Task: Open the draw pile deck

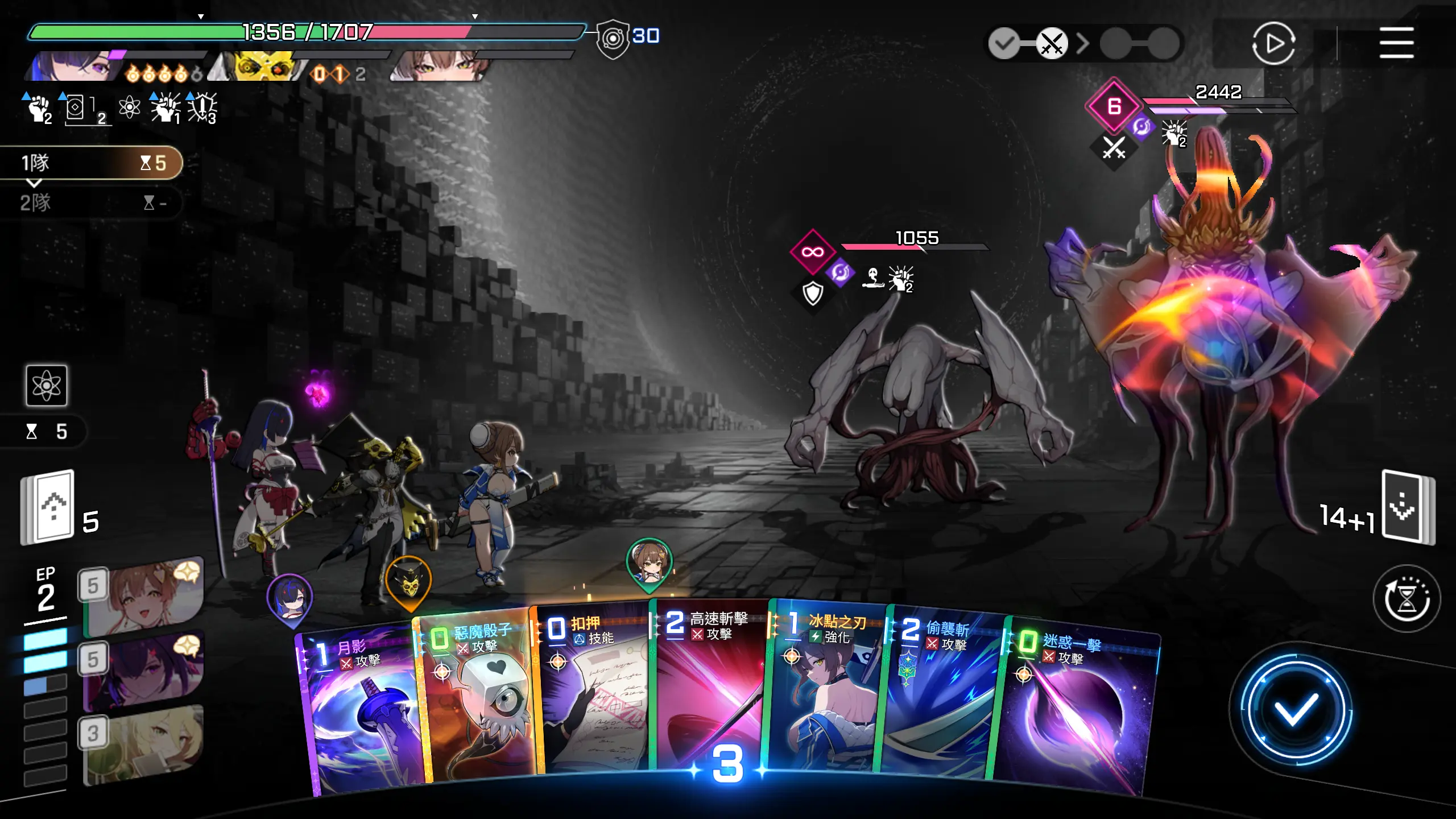Action: (48, 506)
